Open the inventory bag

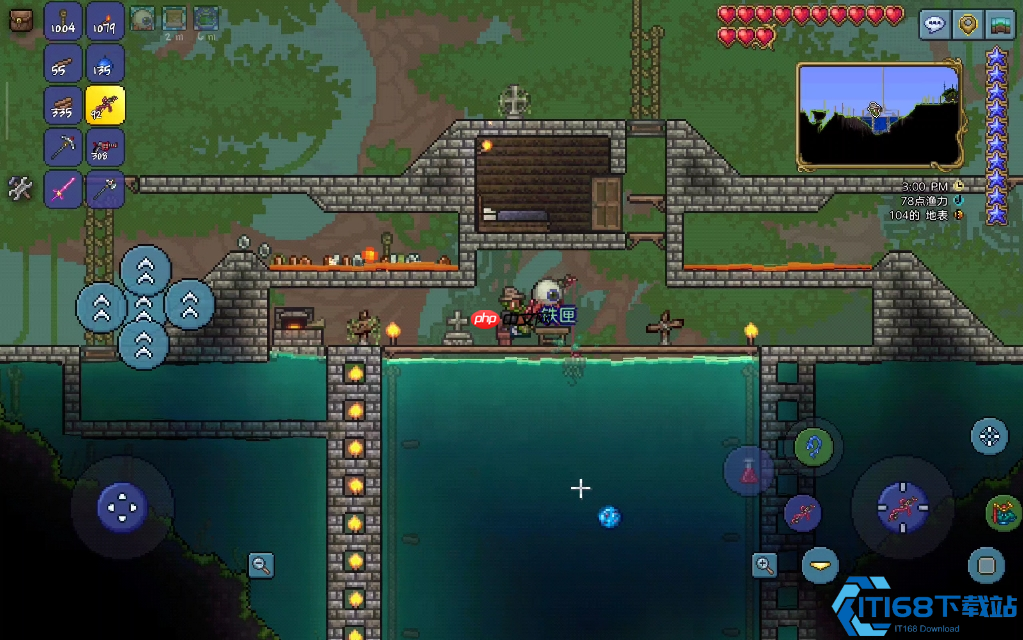tap(20, 19)
